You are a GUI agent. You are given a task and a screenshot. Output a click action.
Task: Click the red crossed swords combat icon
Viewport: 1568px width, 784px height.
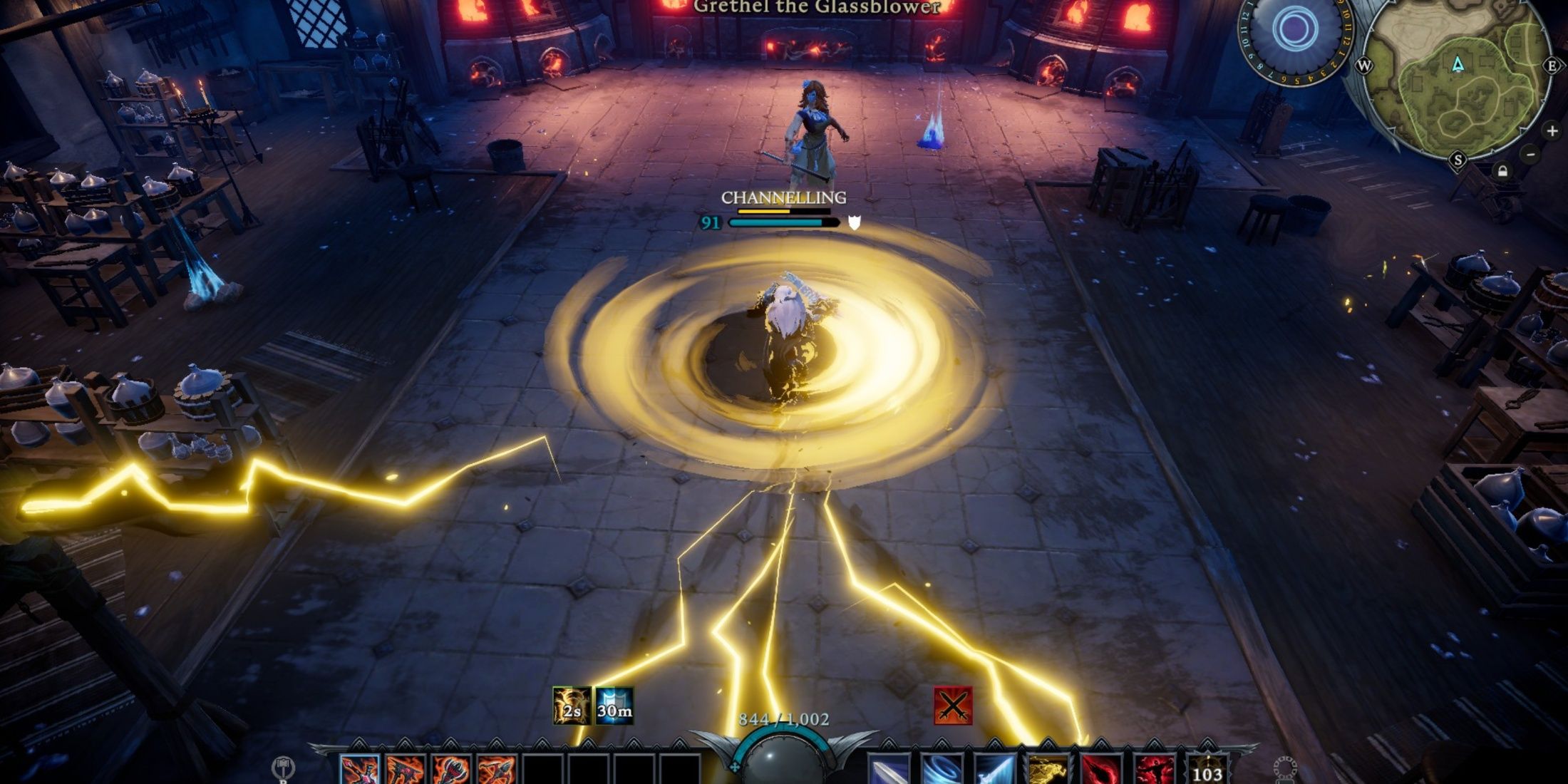pos(953,706)
